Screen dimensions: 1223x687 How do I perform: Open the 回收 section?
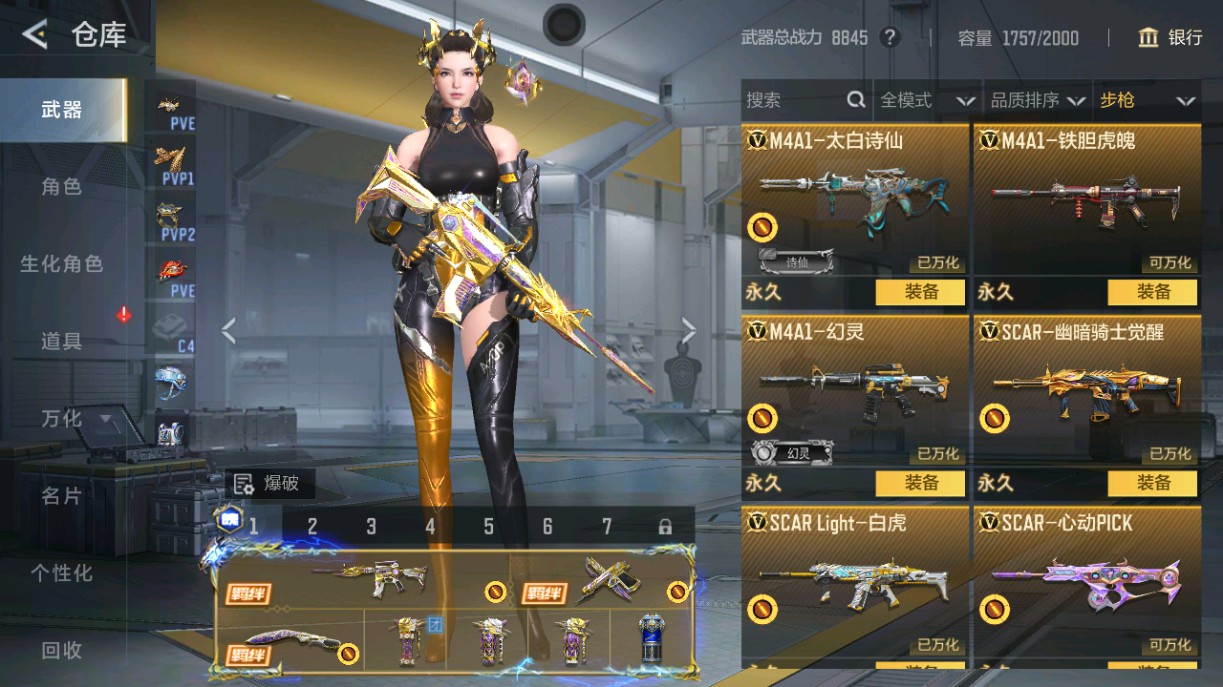[62, 650]
